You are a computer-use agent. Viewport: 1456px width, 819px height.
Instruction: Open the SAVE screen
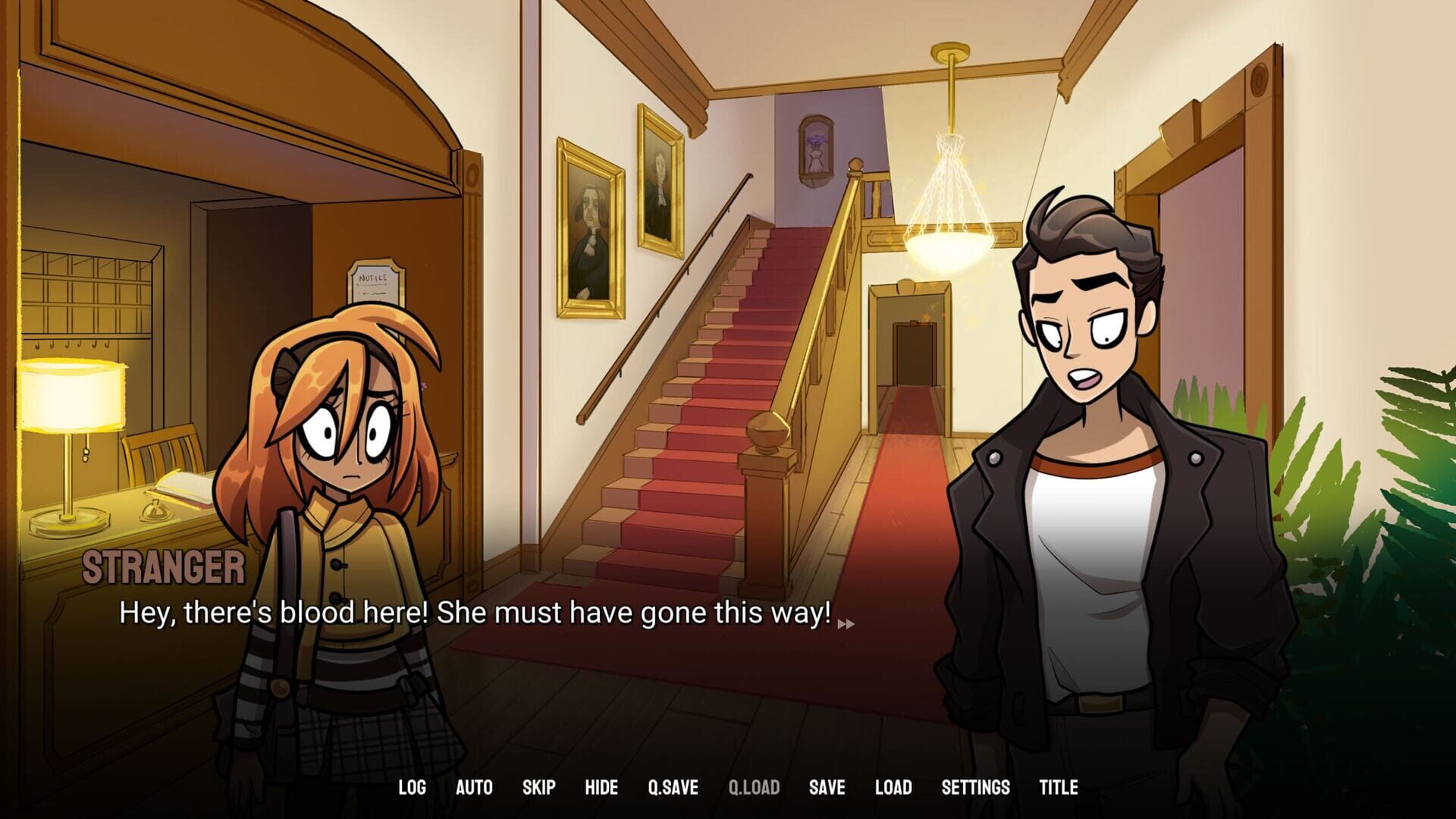pyautogui.click(x=826, y=787)
